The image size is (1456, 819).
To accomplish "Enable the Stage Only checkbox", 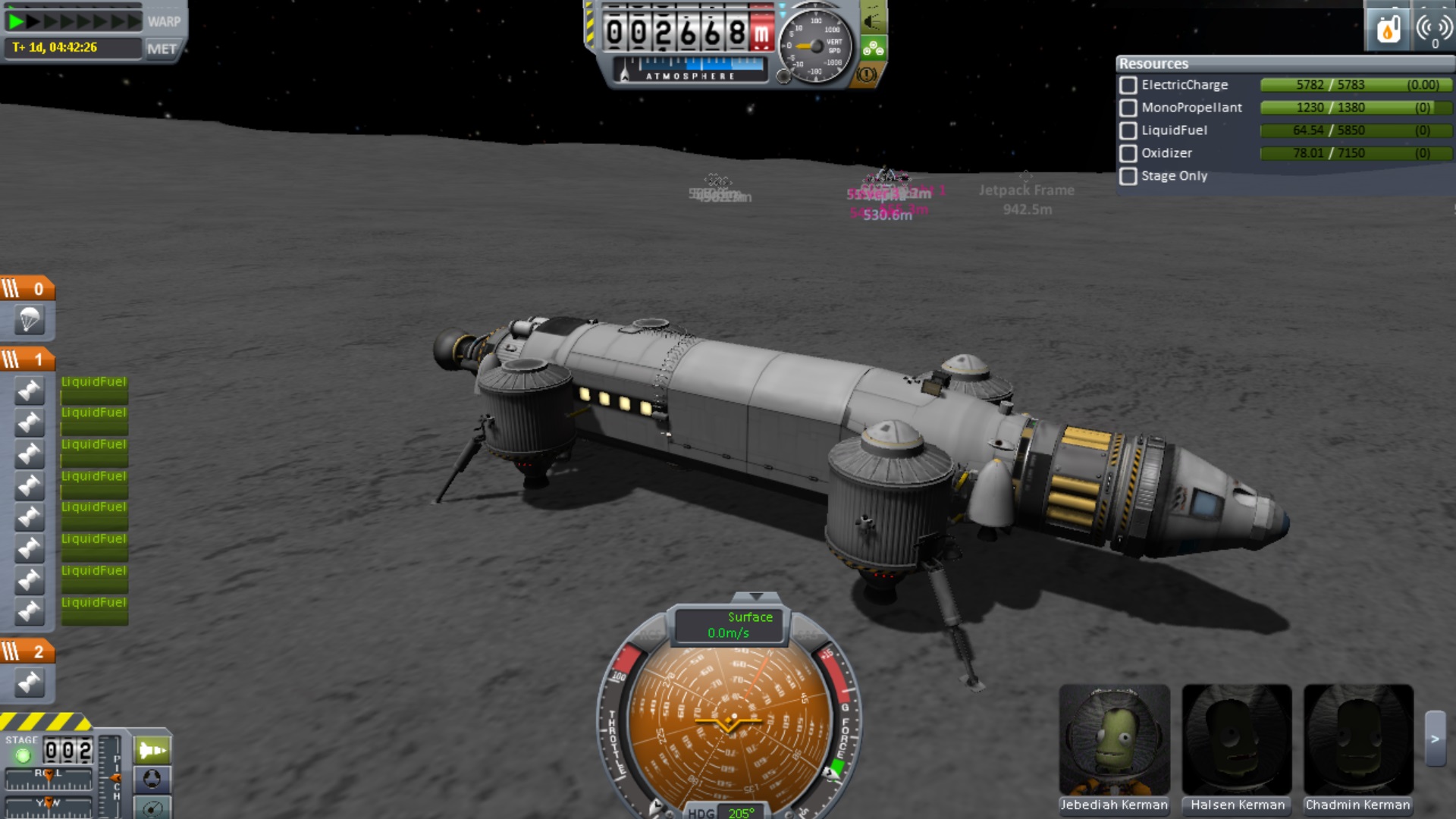I will (1128, 176).
